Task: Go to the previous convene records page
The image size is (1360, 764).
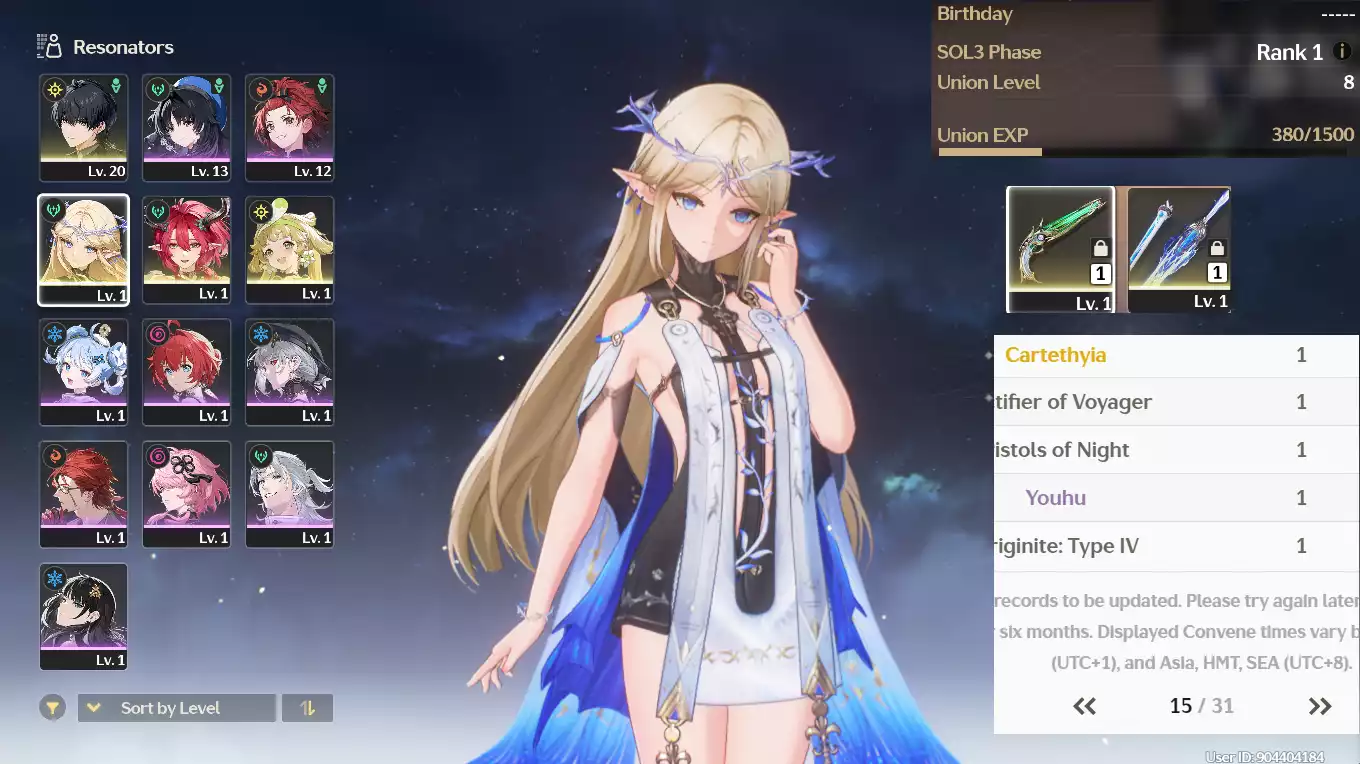Action: coord(1085,706)
